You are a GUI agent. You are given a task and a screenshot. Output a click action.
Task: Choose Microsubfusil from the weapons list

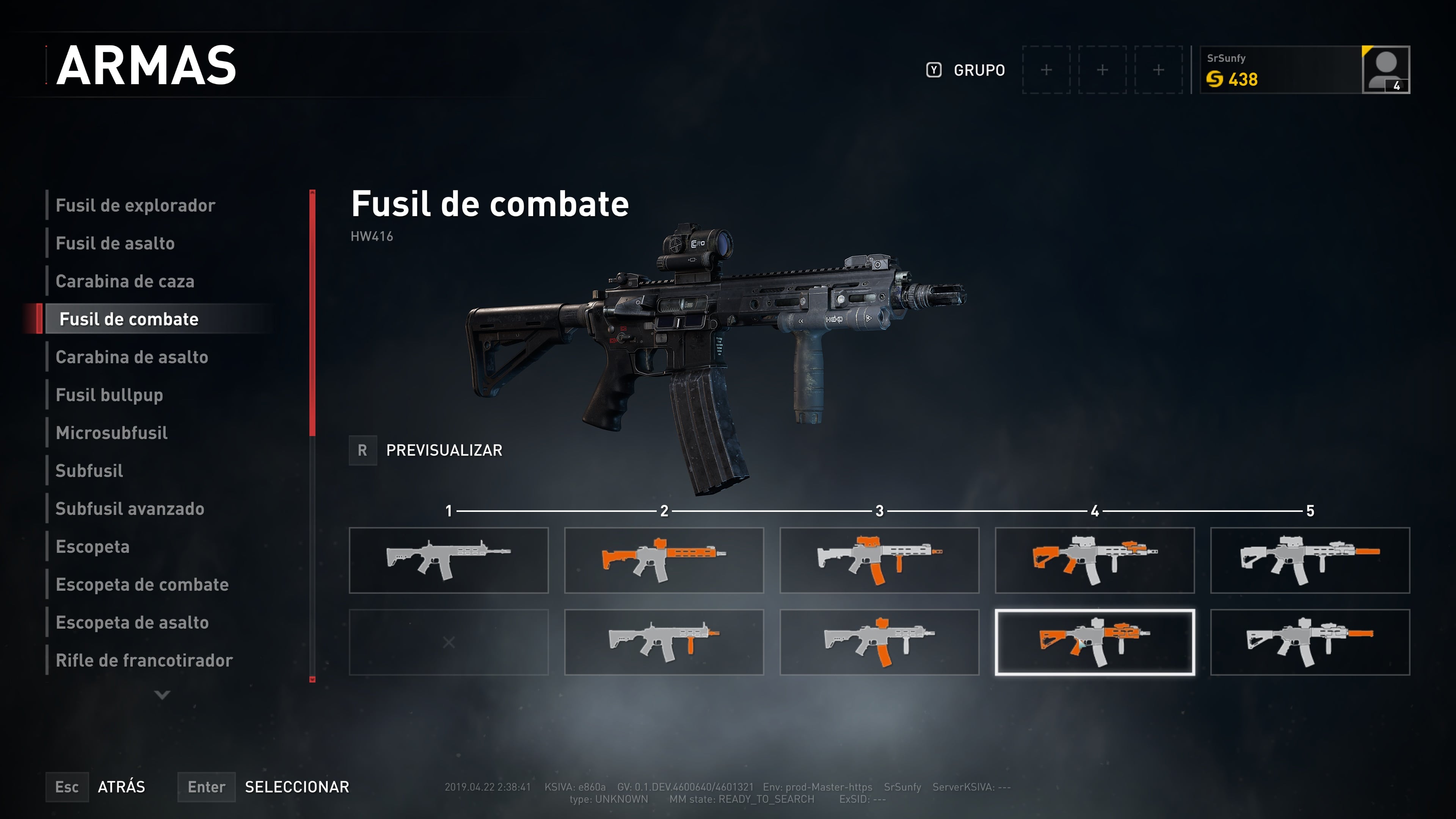click(x=111, y=433)
